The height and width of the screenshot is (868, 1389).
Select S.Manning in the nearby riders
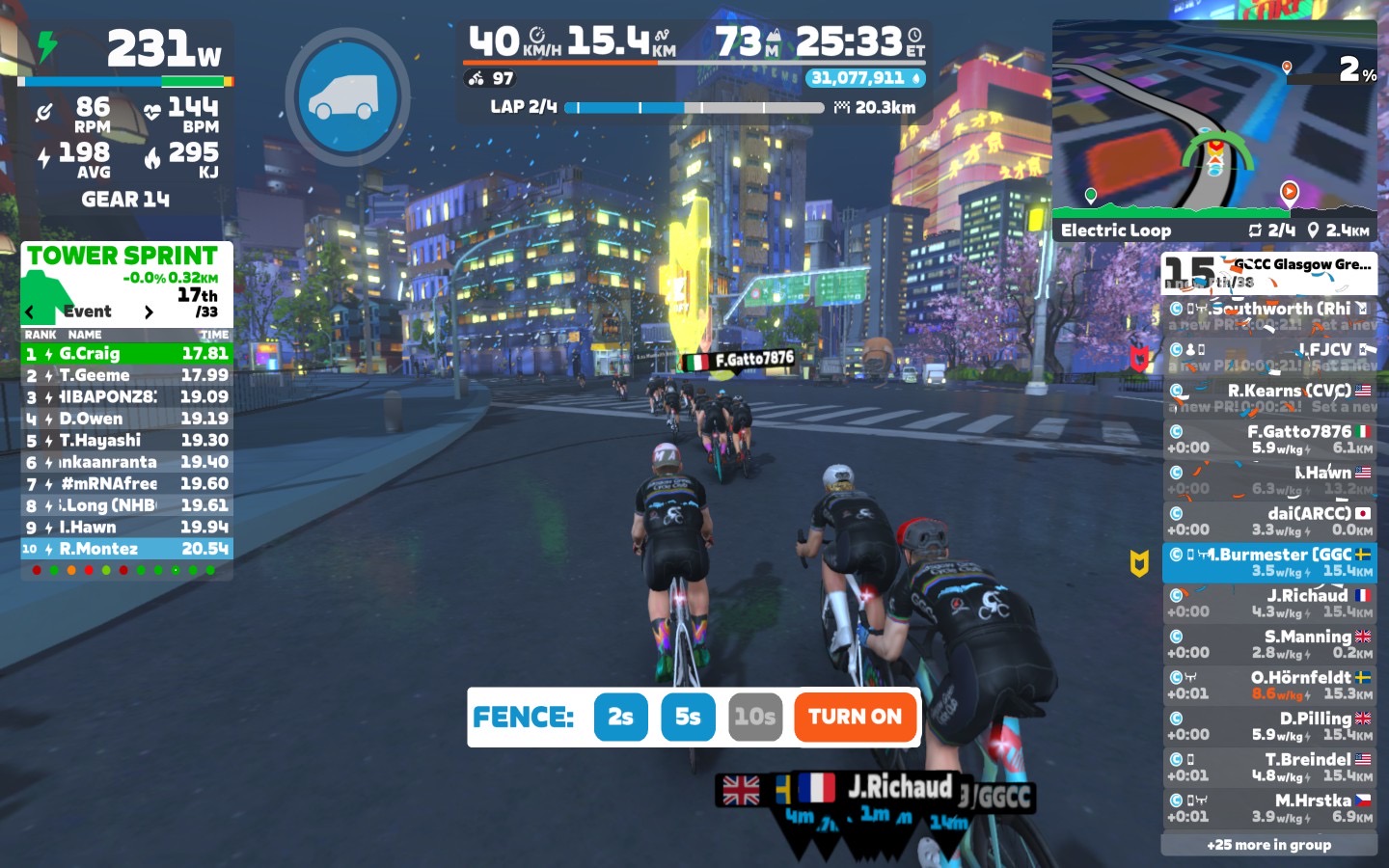(x=1268, y=643)
